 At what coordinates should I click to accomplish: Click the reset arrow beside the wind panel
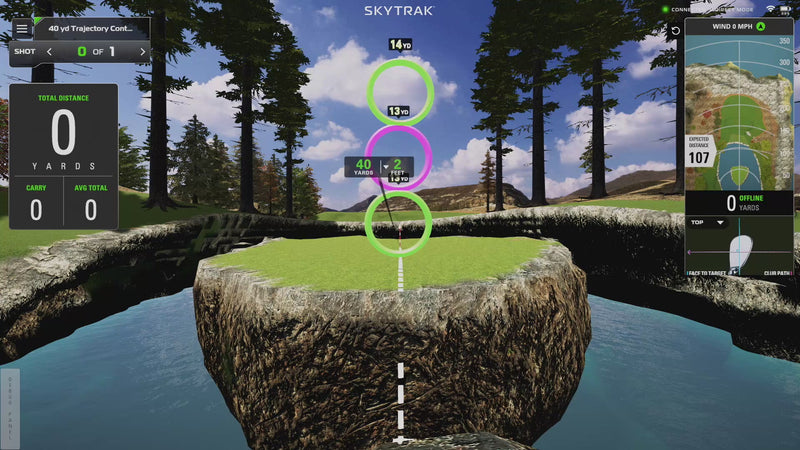[675, 30]
